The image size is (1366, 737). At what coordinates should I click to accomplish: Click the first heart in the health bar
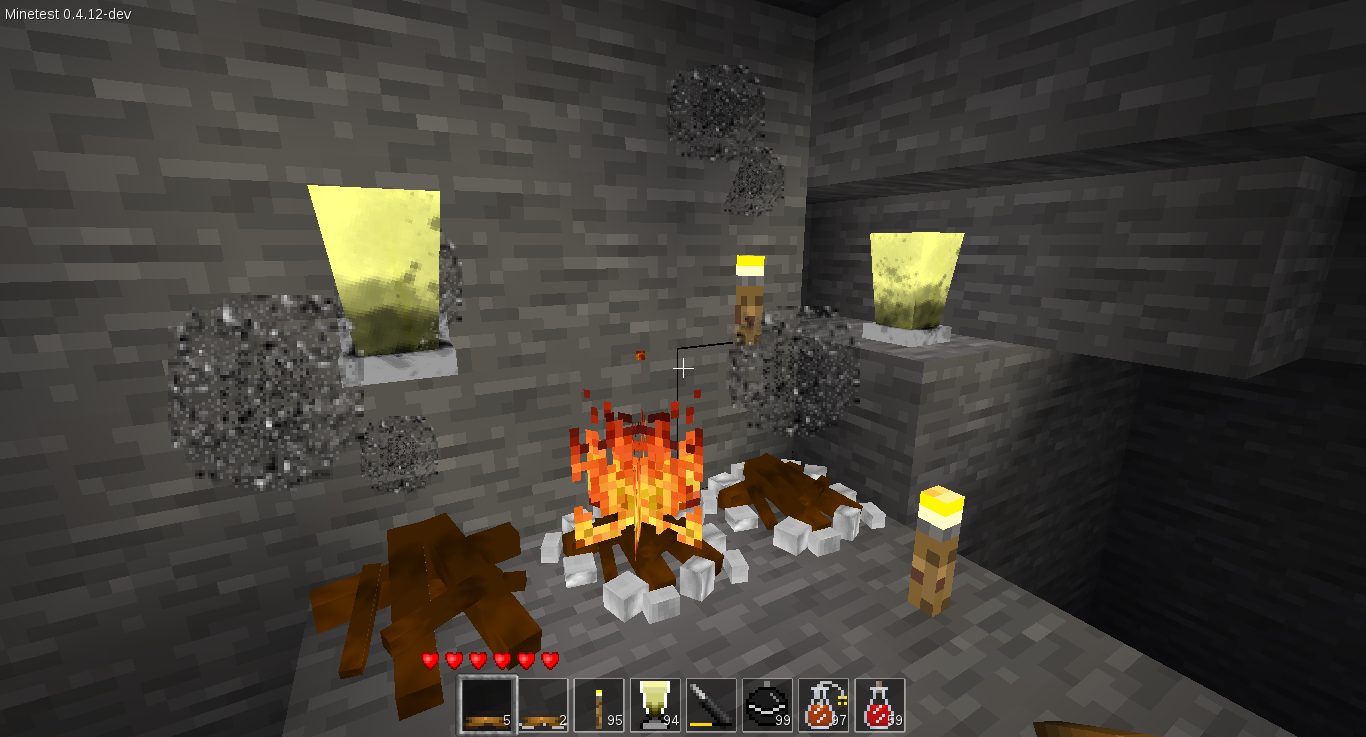(429, 659)
